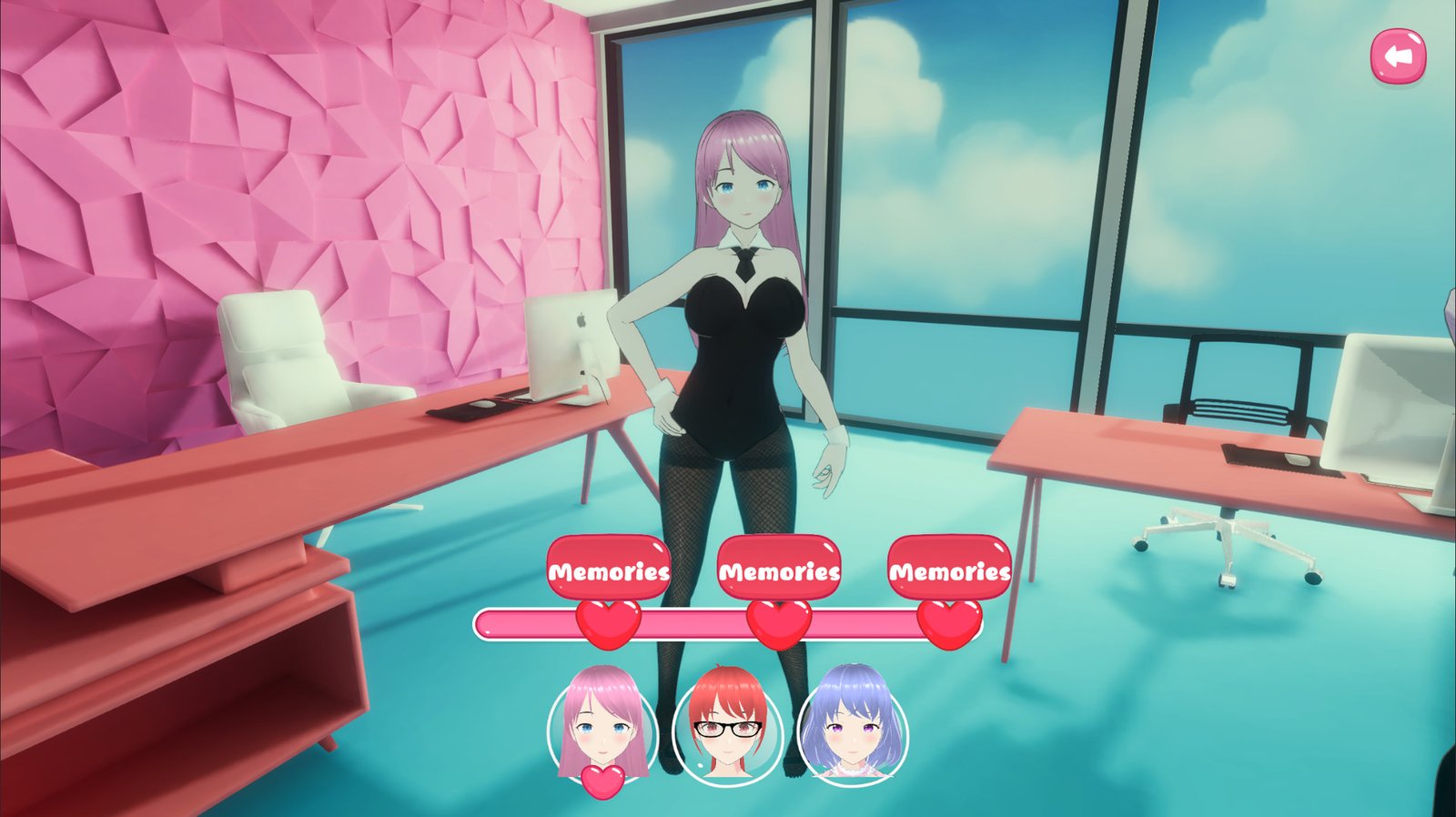Select the pink-haired girl's portrait
The height and width of the screenshot is (817, 1456).
click(x=601, y=728)
